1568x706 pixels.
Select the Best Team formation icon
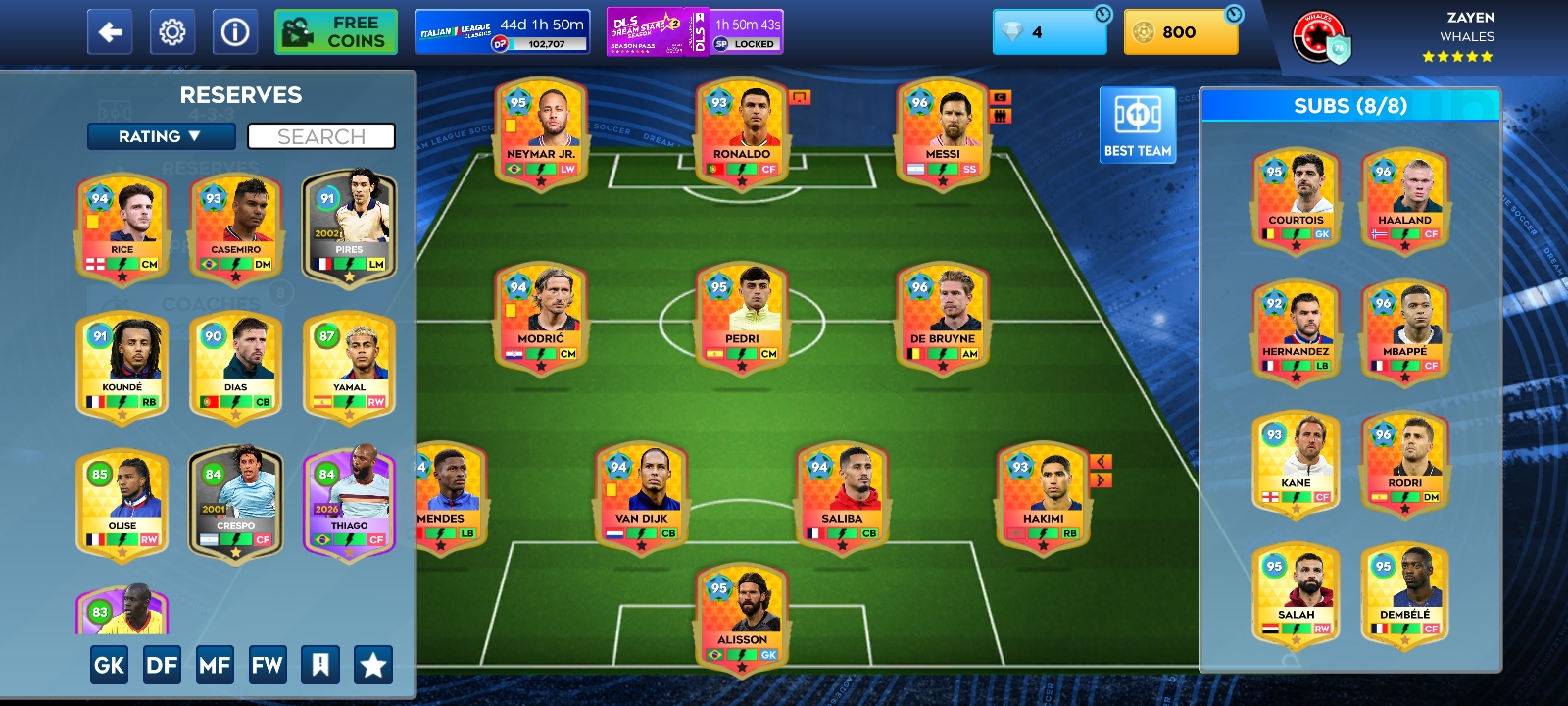pyautogui.click(x=1137, y=123)
